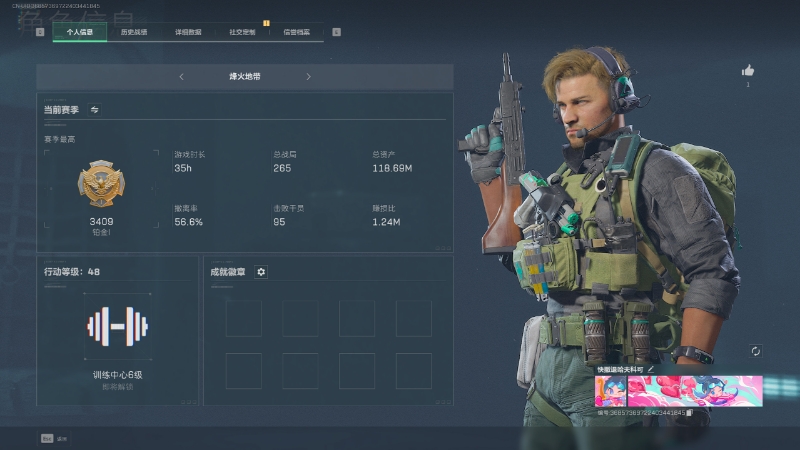Open the 成就徽章 gear settings
Screen dimensions: 800x450
coord(261,271)
